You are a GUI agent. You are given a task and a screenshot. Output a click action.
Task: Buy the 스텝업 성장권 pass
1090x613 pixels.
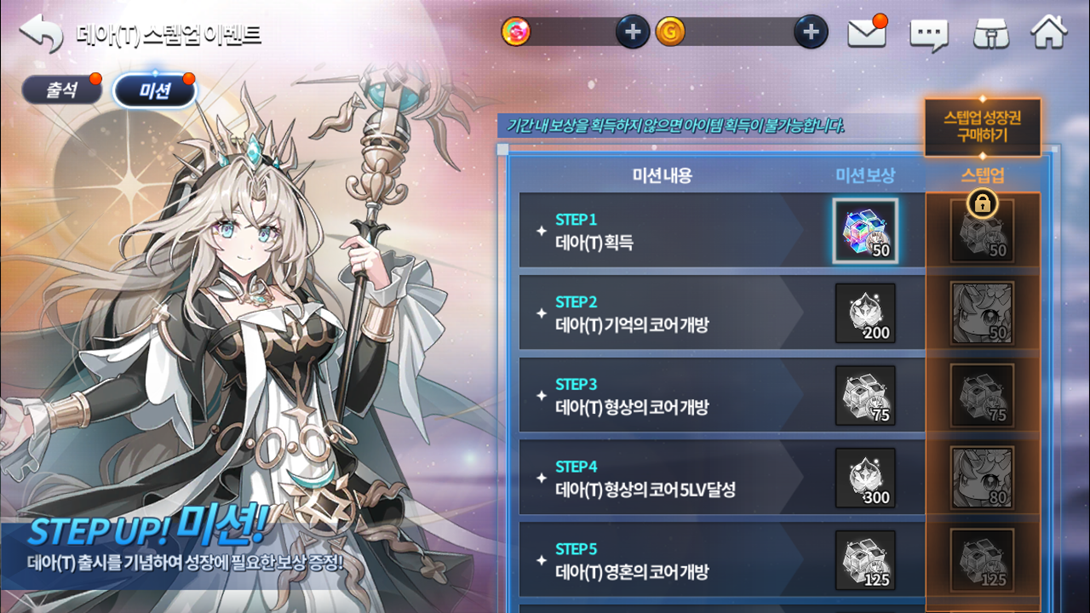point(982,126)
